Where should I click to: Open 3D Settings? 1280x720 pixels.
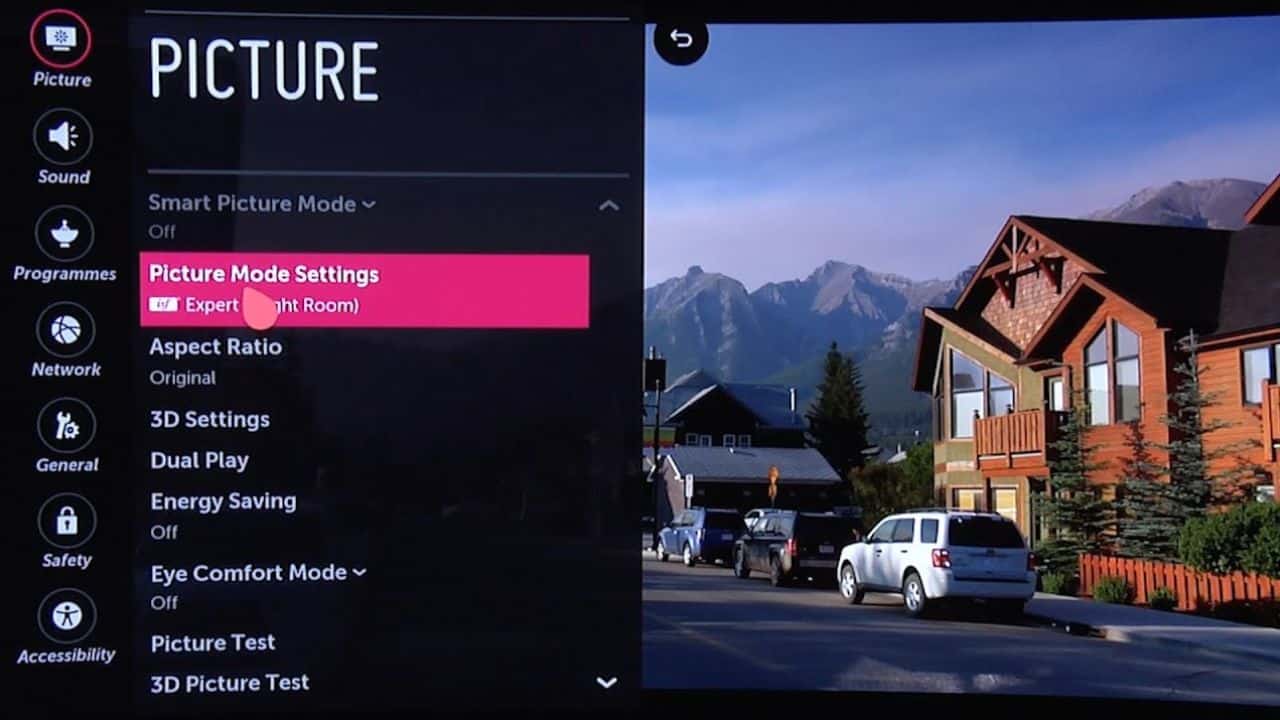point(210,419)
